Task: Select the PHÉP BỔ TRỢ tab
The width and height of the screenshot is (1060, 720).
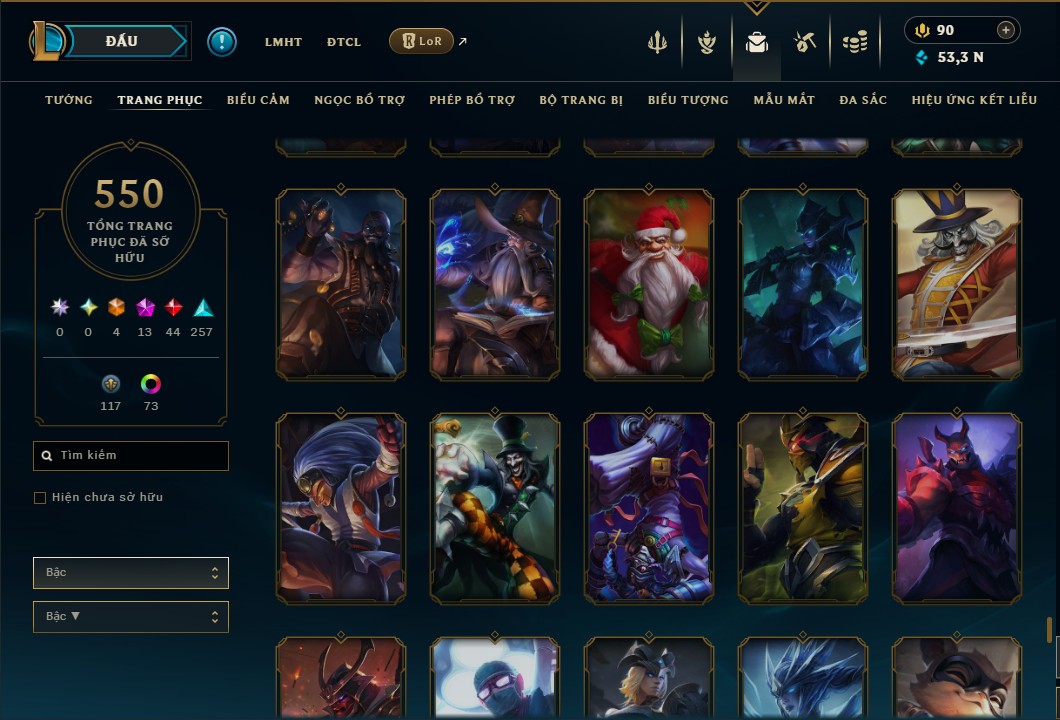Action: point(472,100)
